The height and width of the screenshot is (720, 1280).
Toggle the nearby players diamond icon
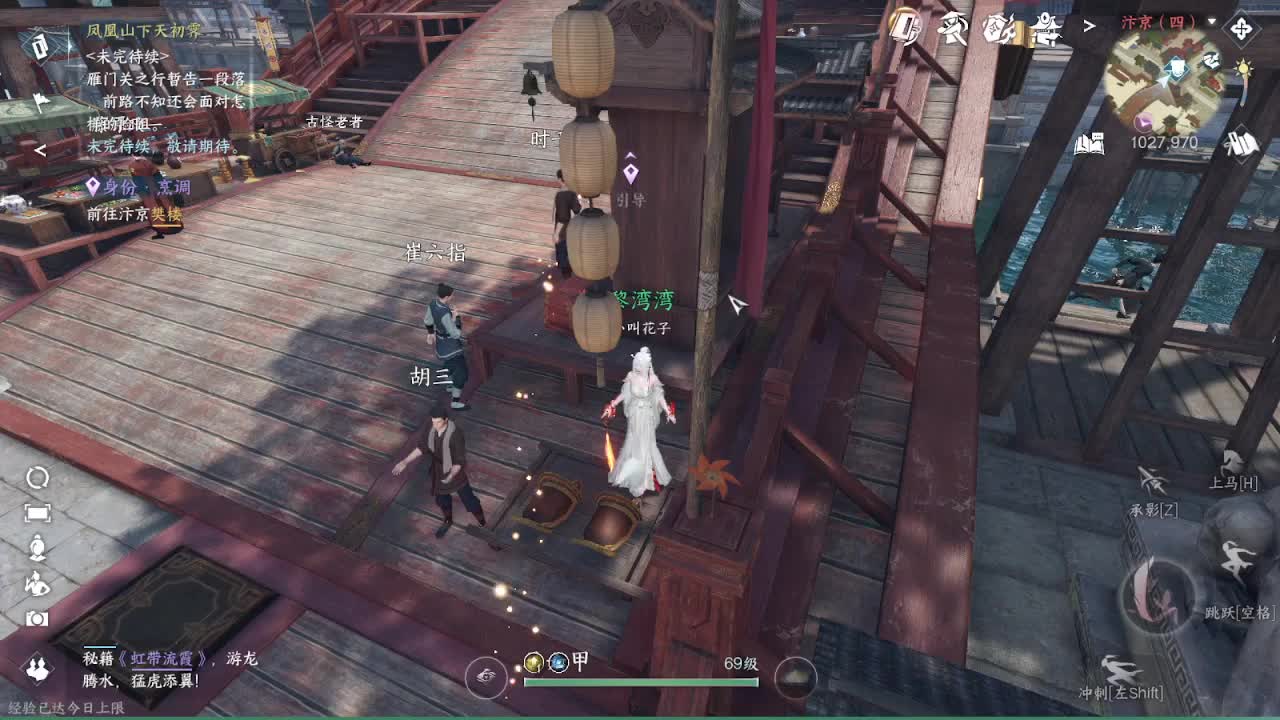[37, 668]
